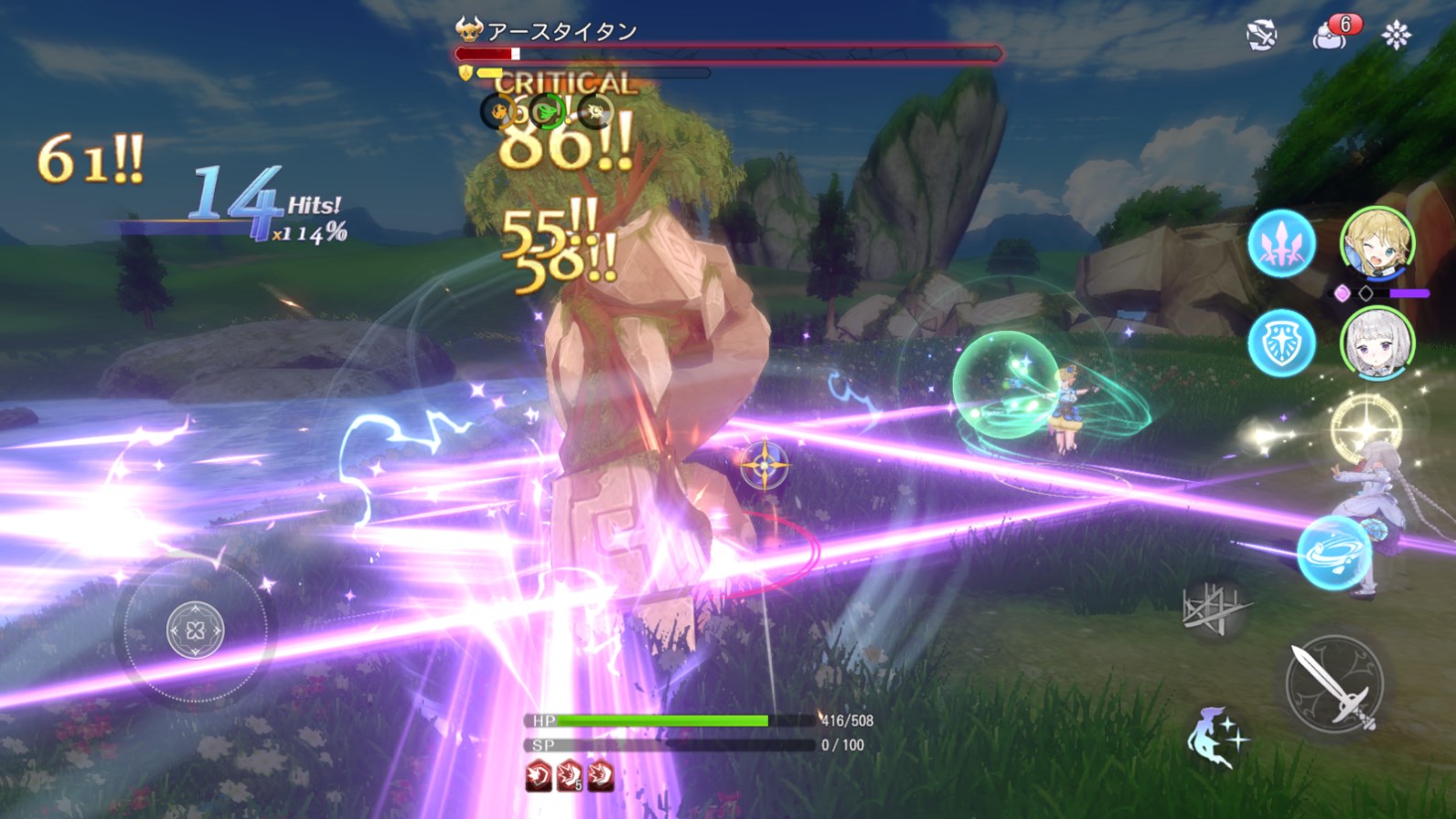Tap the greyed-out crossed-blades skill button
1456x819 pixels.
(x=1215, y=608)
